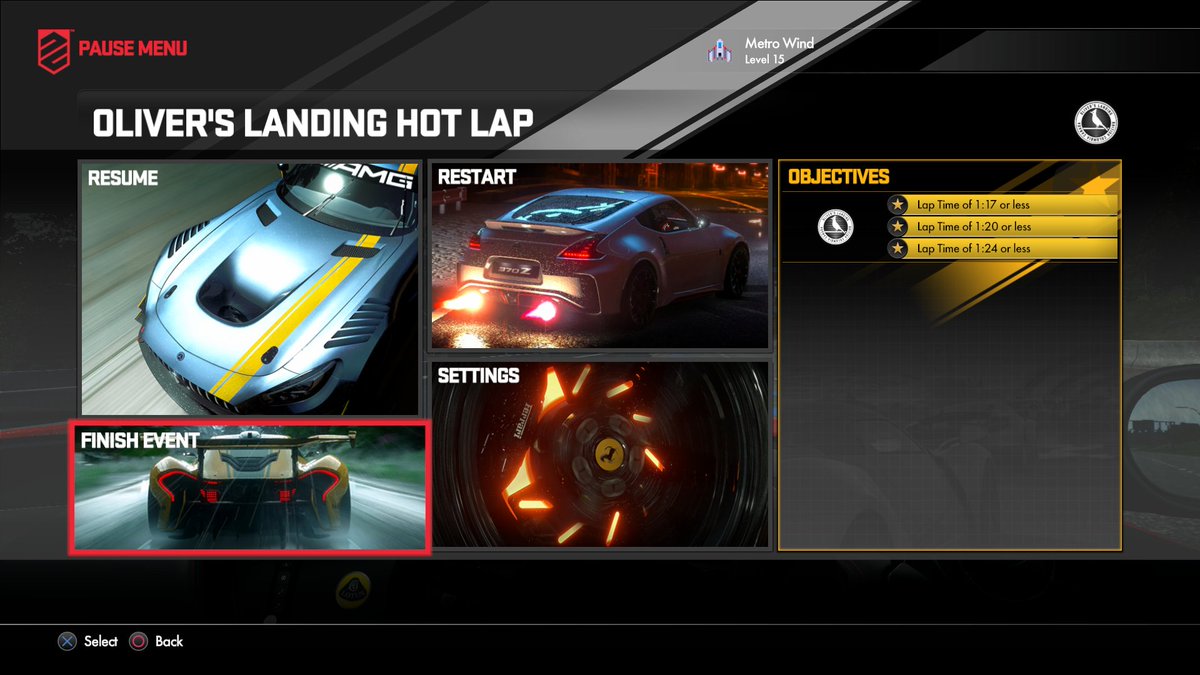Open the Settings tile
Image resolution: width=1200 pixels, height=675 pixels.
(600, 455)
